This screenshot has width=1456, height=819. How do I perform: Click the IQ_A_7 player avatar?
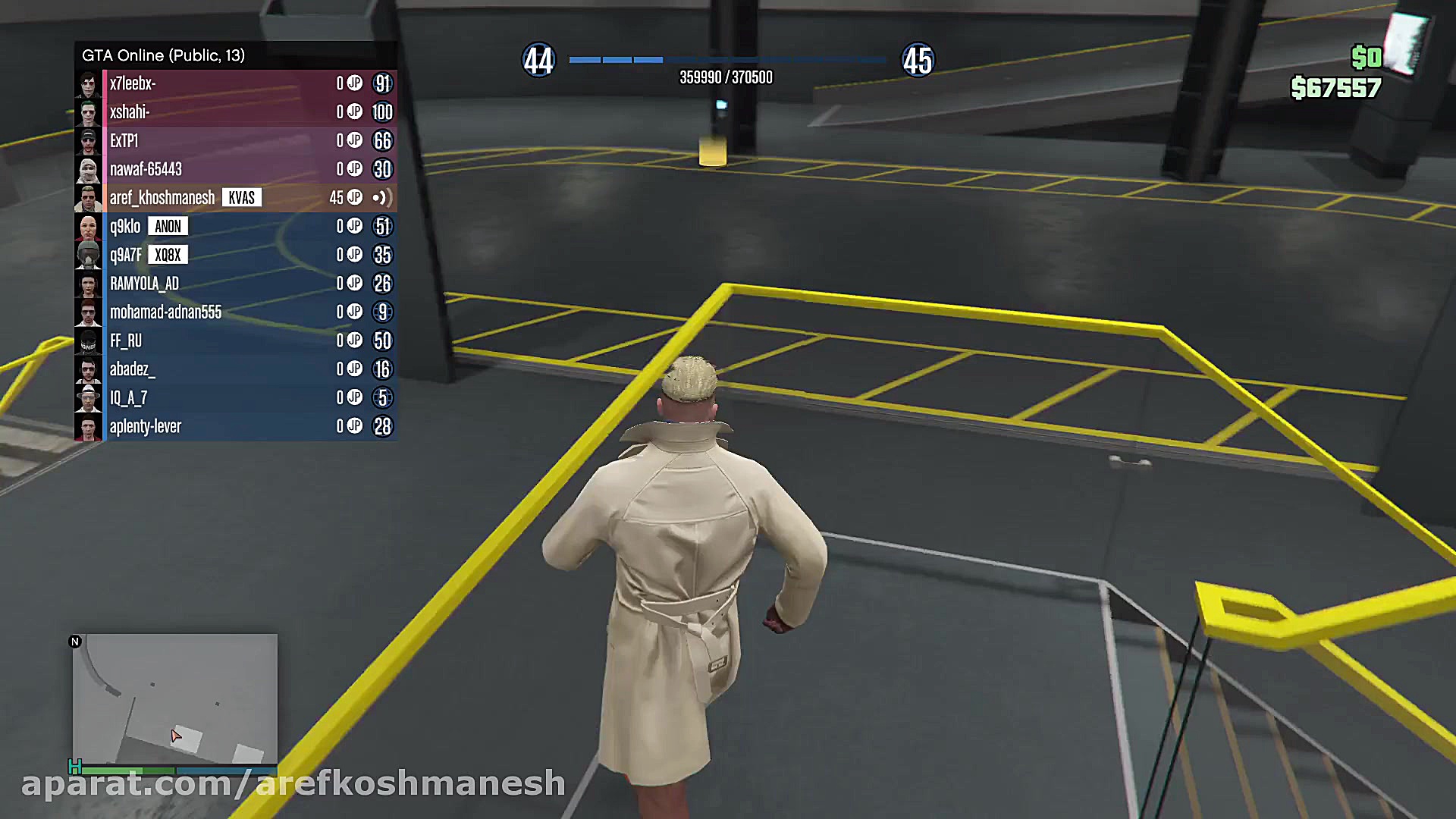click(x=89, y=397)
